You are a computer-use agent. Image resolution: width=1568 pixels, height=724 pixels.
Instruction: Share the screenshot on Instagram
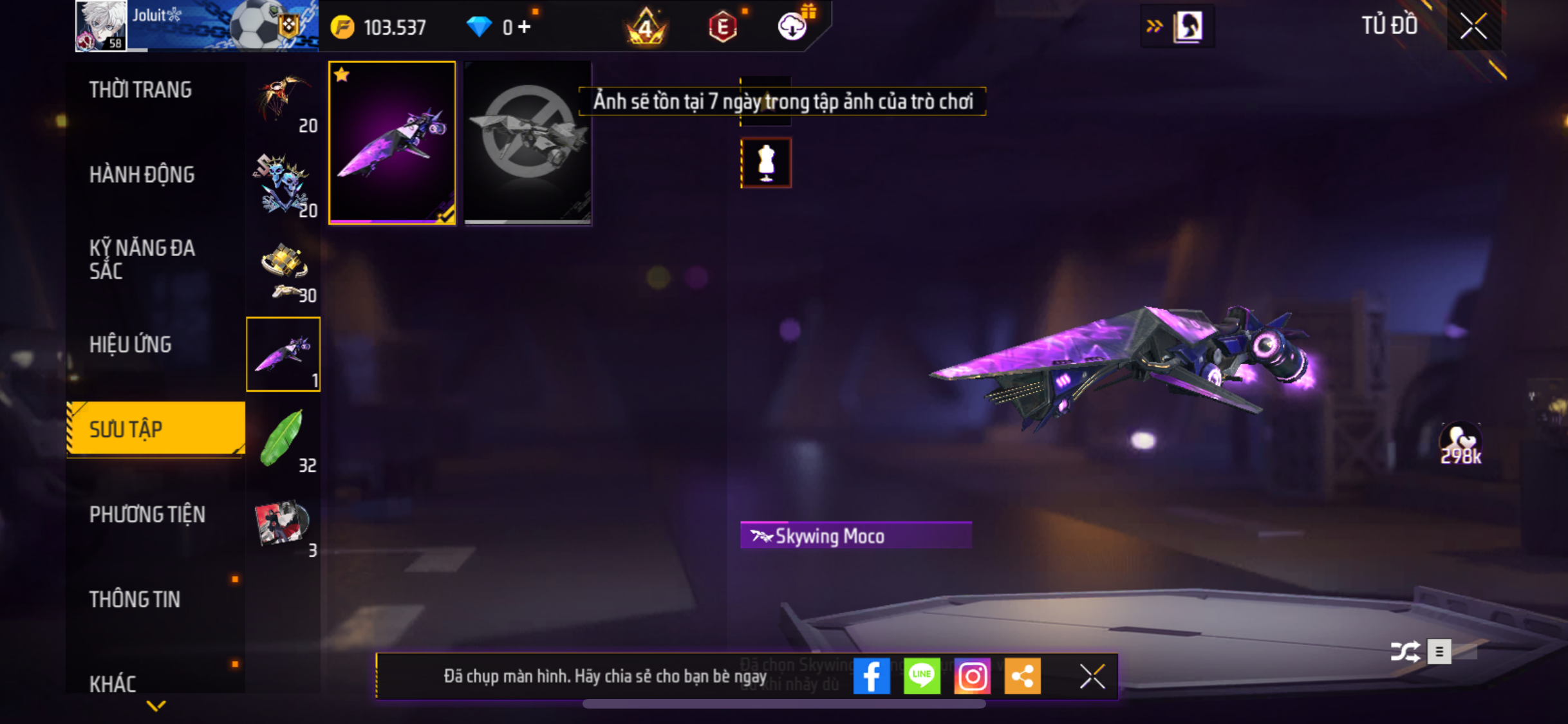click(x=972, y=676)
